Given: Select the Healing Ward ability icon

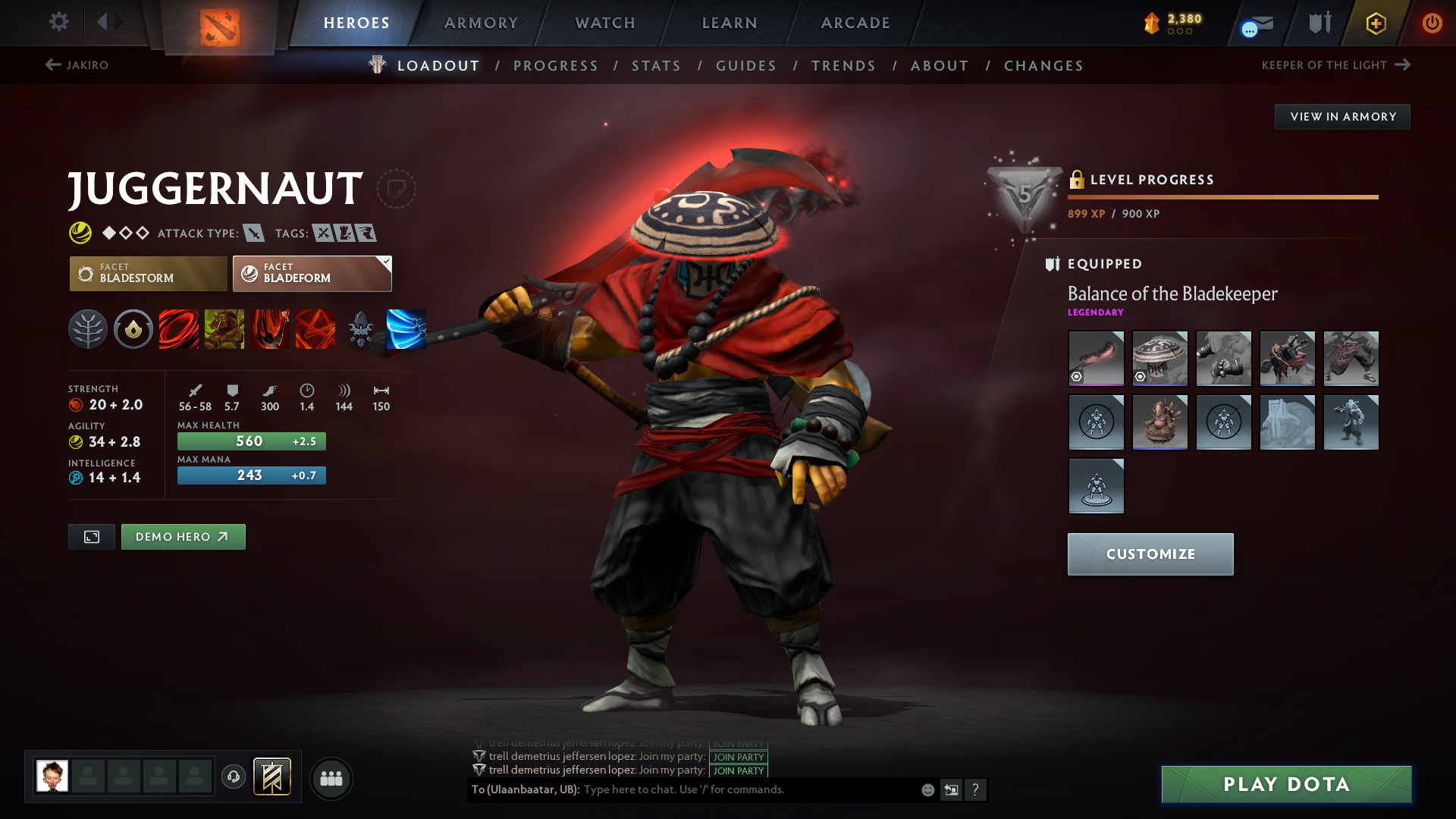Looking at the screenshot, I should 224,329.
